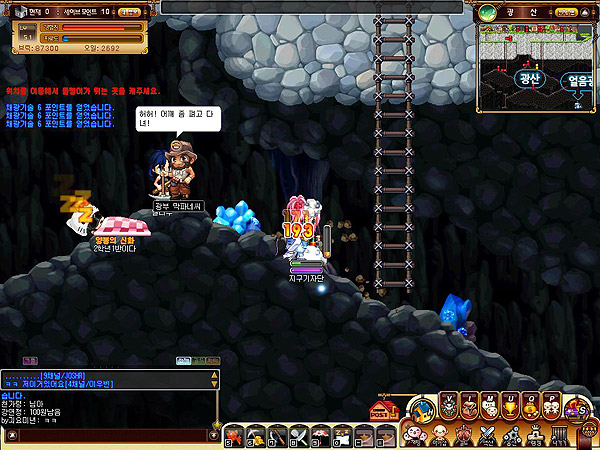Open the crossed swords bottom menu button
600x450 pixels.
(x=487, y=435)
